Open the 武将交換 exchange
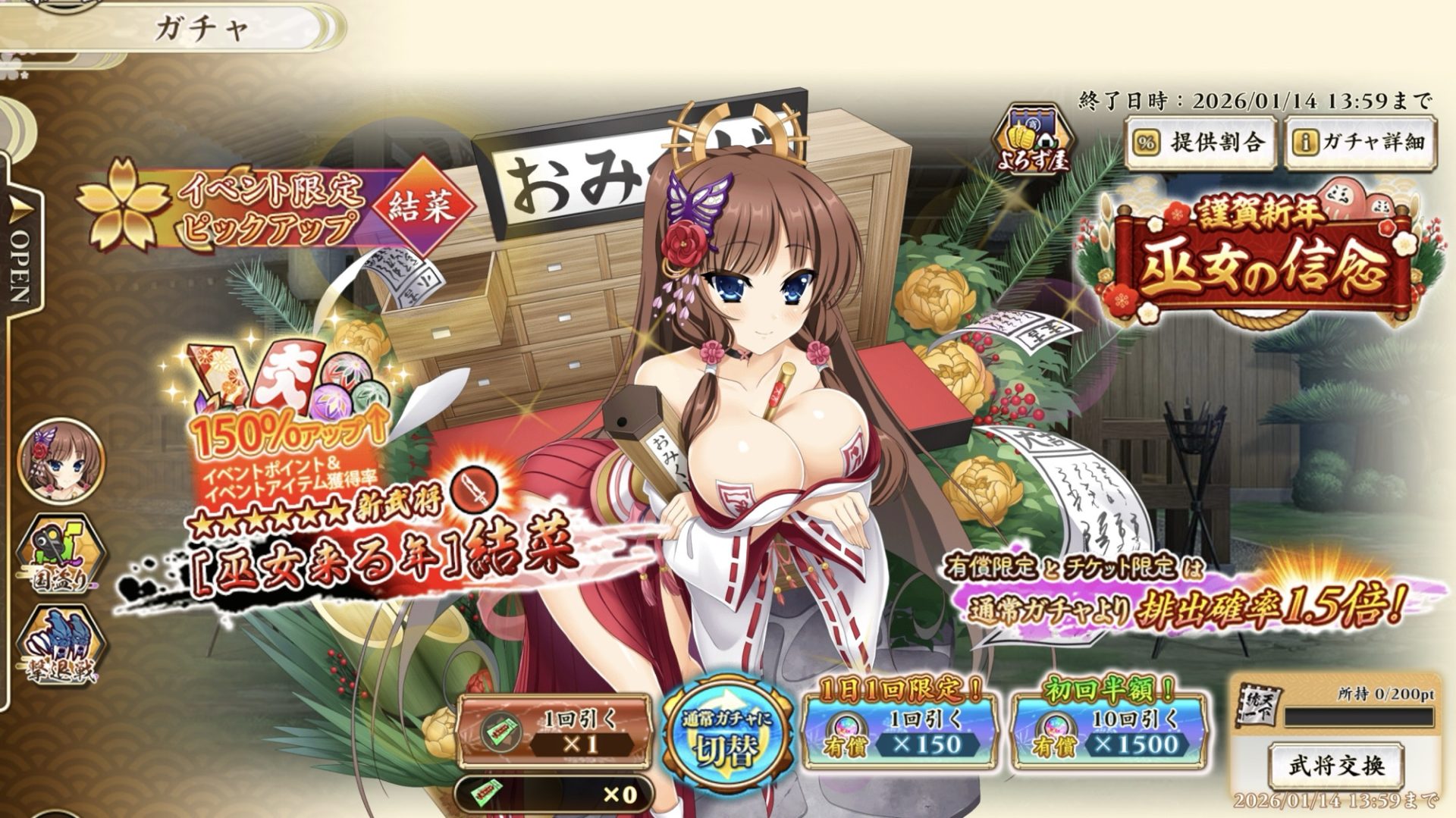Screen dimensions: 1456x818 coord(1335,766)
